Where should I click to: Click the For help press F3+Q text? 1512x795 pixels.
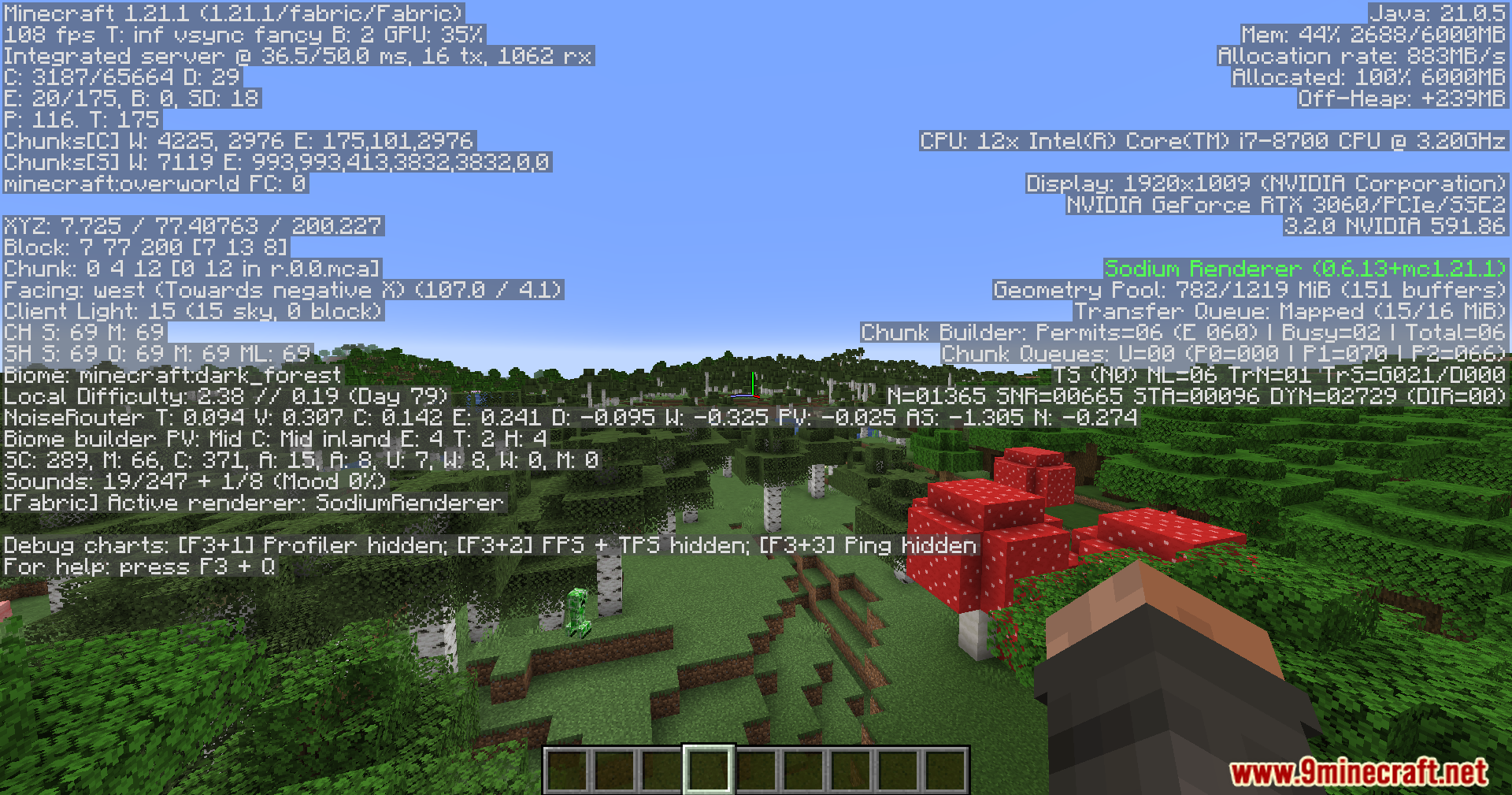[x=138, y=567]
